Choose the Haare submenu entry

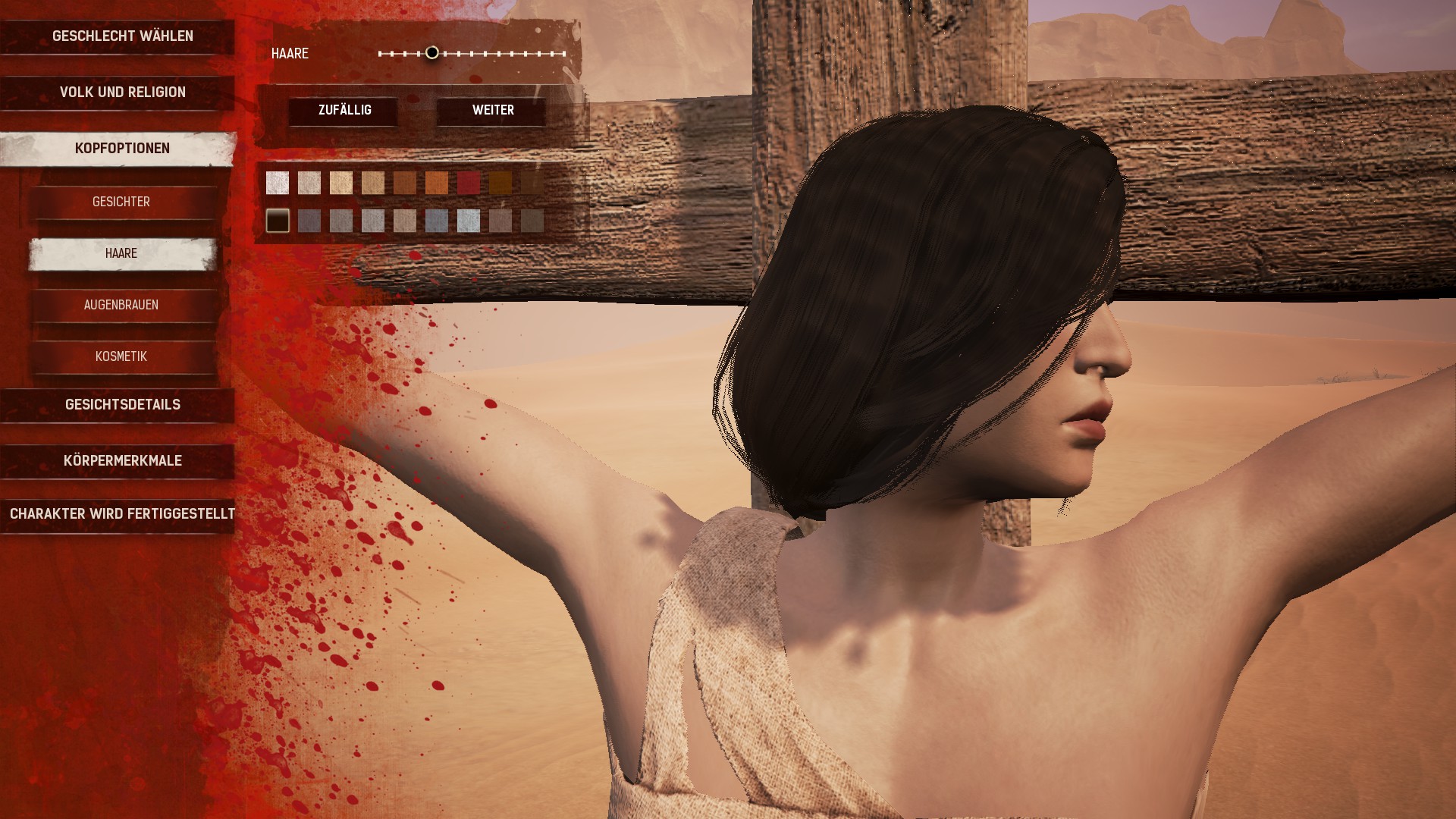(x=121, y=253)
